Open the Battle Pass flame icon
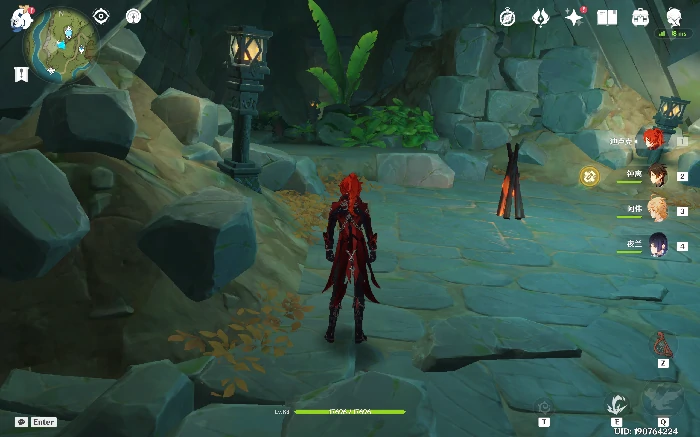700x437 pixels. (541, 17)
